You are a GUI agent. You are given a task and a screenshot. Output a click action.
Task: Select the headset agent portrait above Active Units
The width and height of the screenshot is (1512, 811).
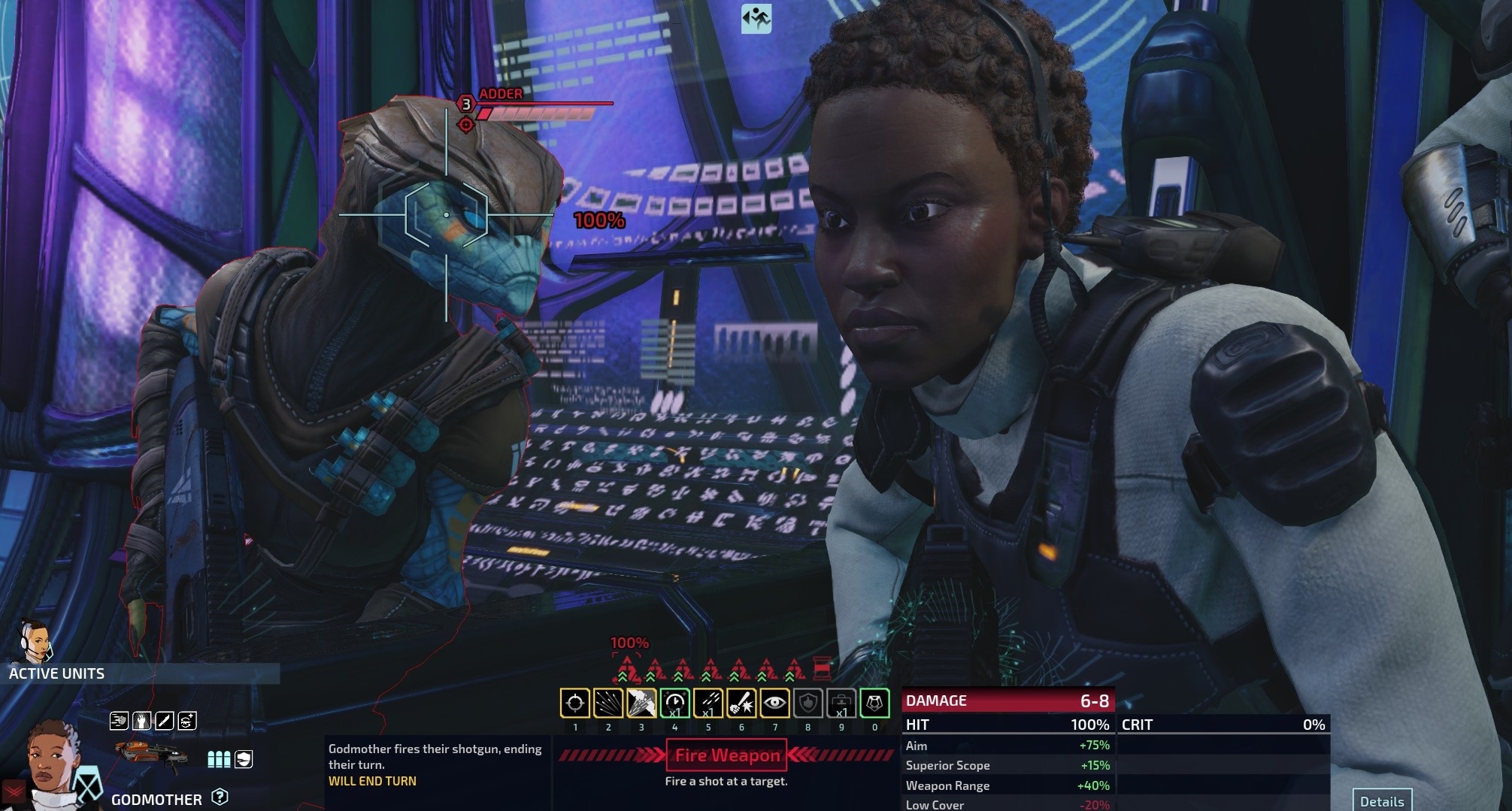tap(35, 640)
